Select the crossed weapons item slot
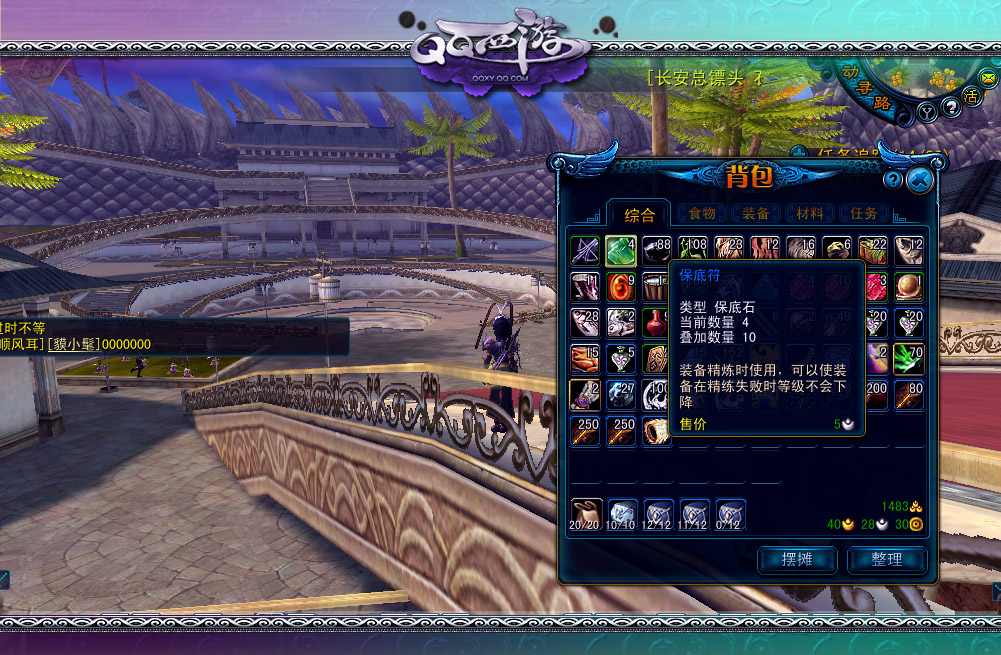This screenshot has height=655, width=1001. pos(586,250)
